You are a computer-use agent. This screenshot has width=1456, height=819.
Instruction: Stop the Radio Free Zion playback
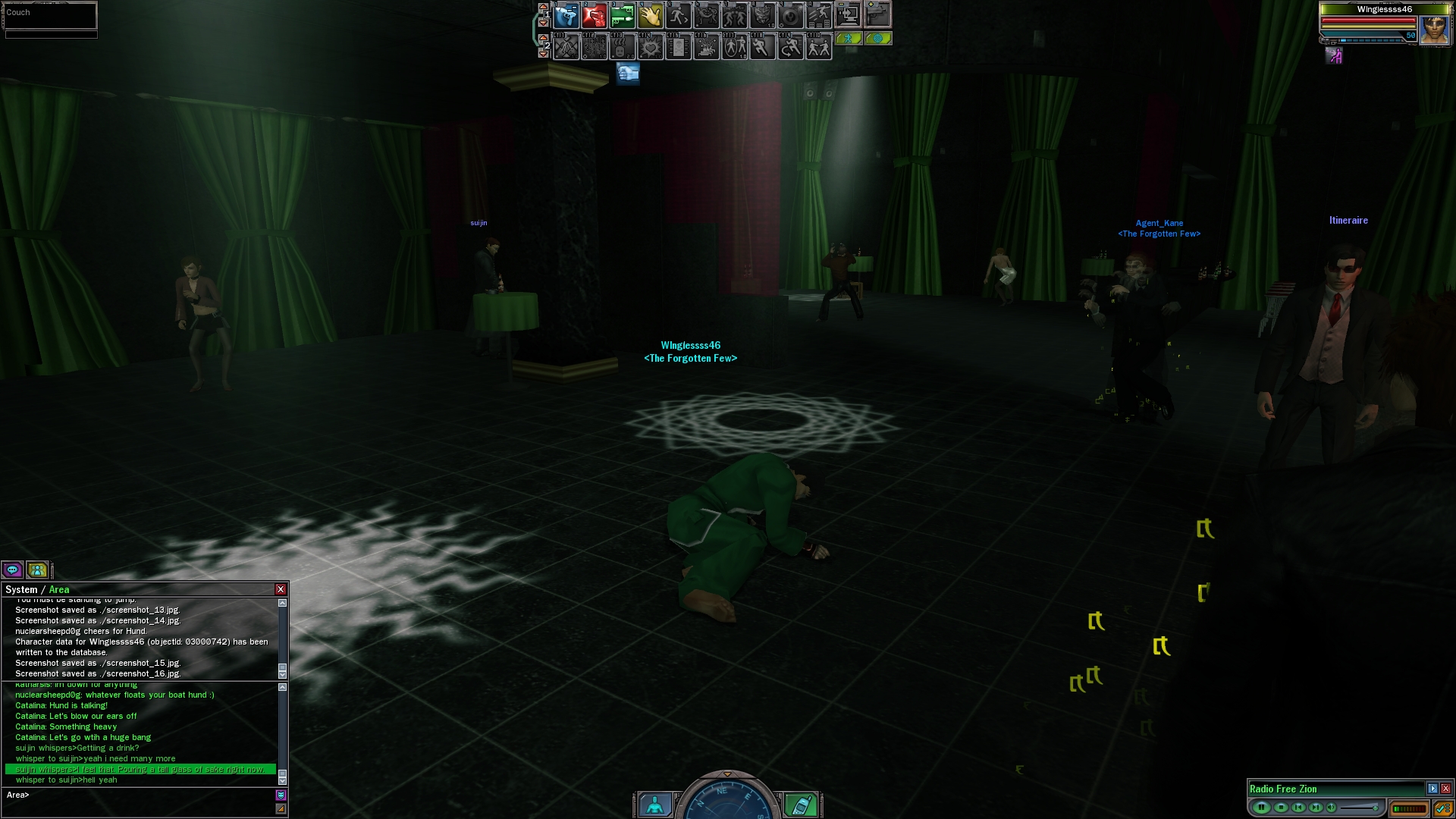coord(1281,808)
